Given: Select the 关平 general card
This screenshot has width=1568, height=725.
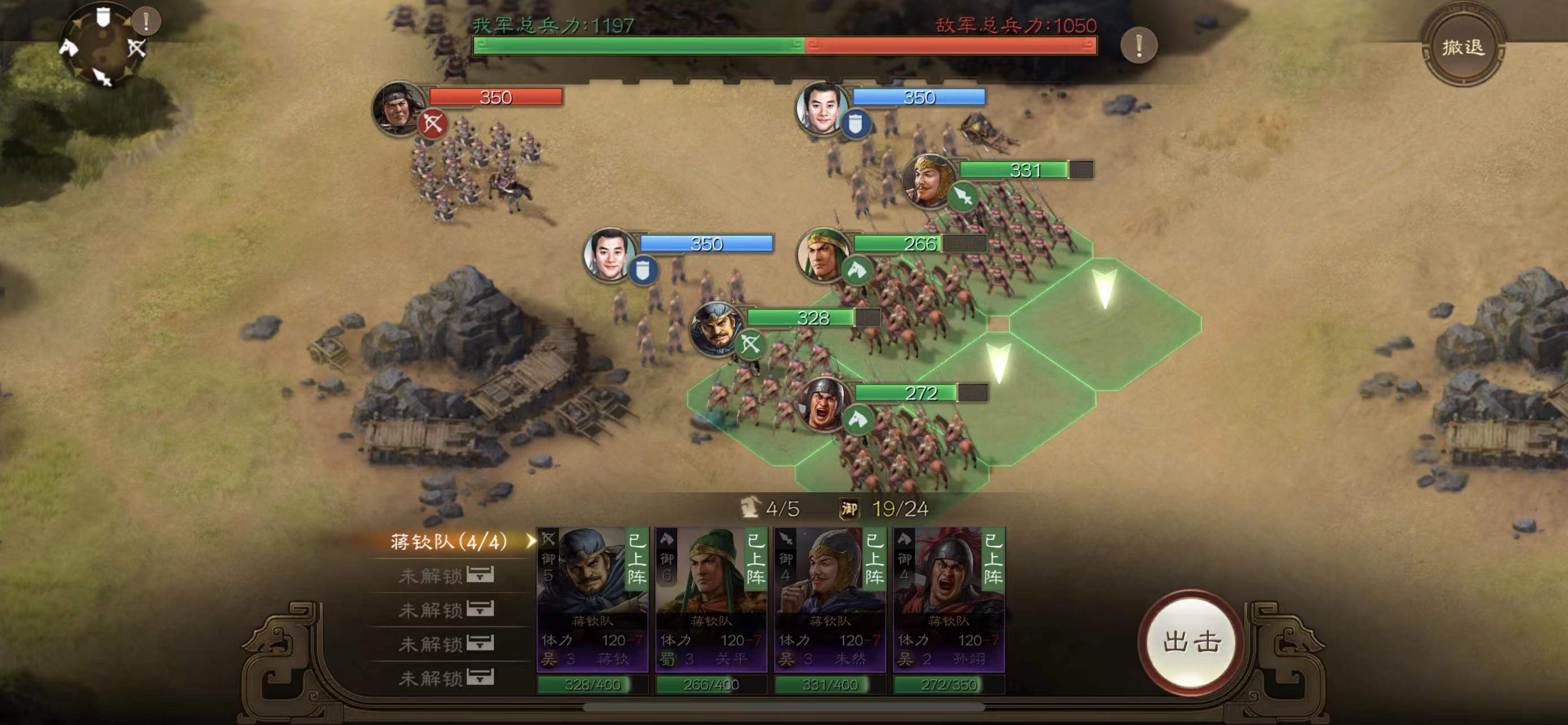Looking at the screenshot, I should 711,600.
